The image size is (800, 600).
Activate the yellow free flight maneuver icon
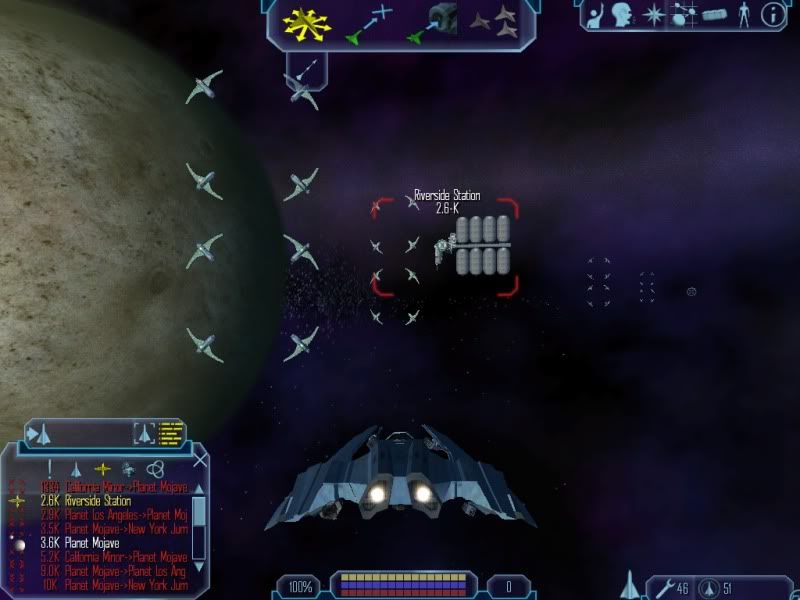coord(307,24)
